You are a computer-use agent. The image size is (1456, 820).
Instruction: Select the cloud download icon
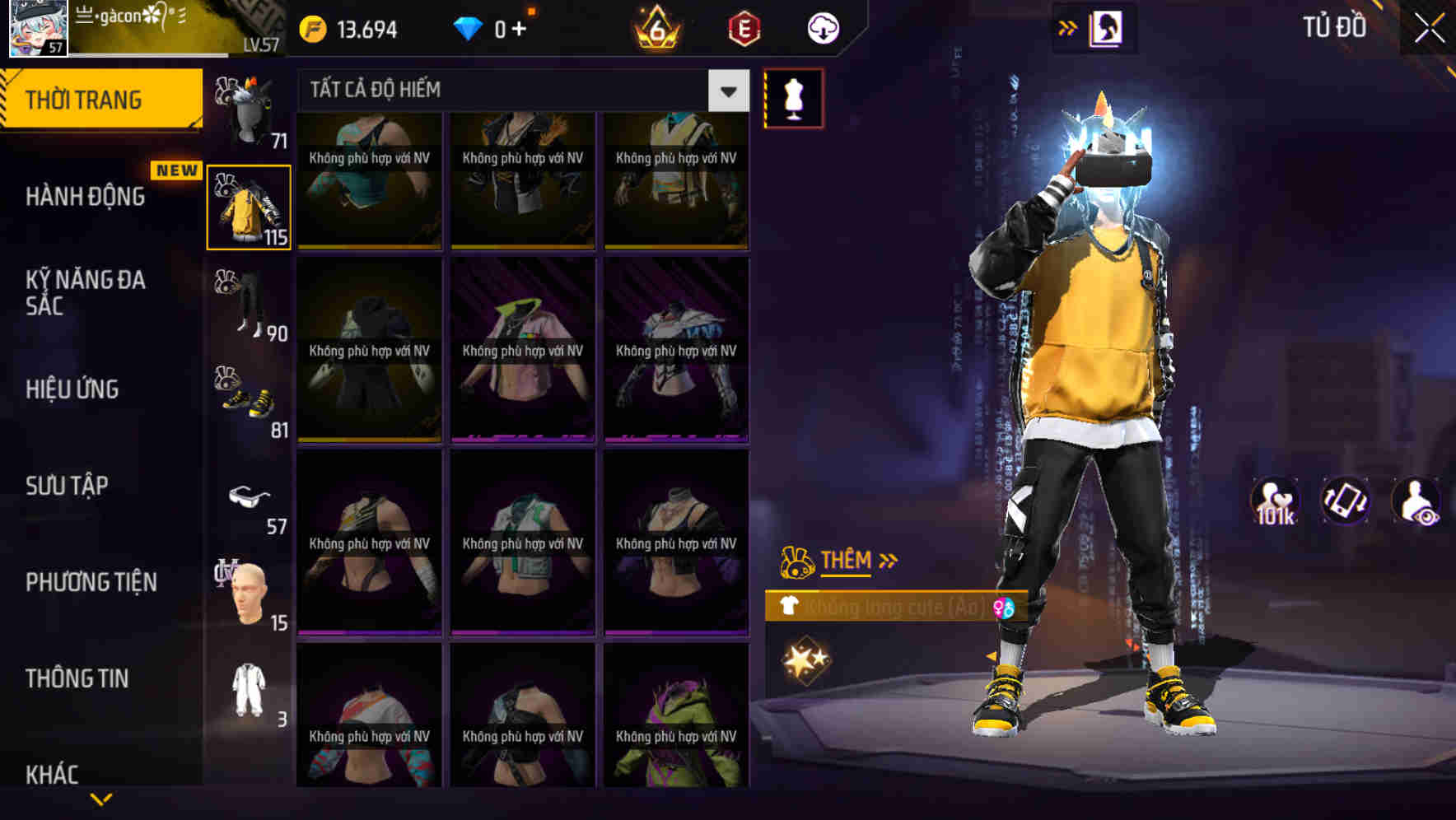pos(821,28)
